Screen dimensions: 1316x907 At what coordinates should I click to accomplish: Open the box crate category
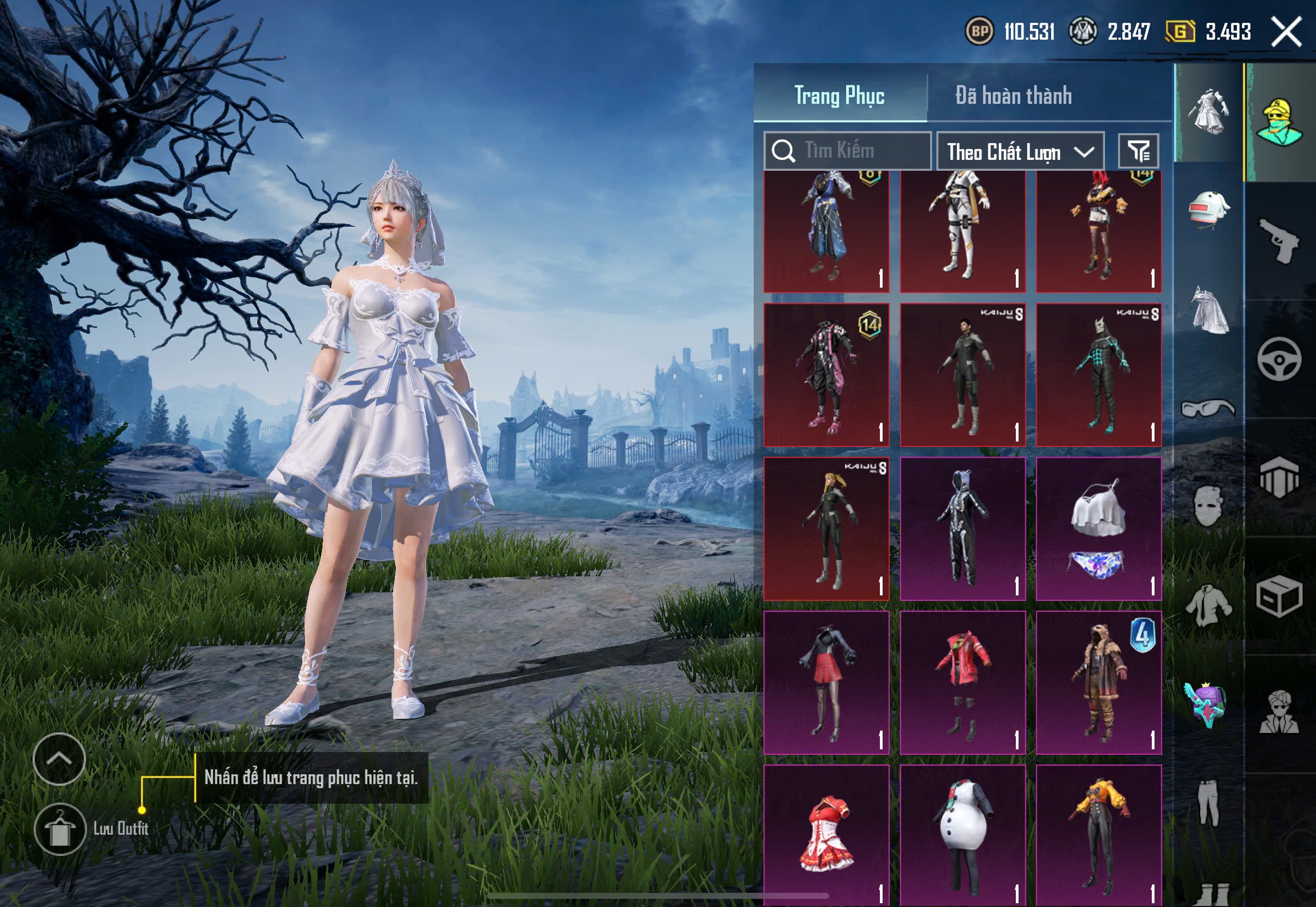[1279, 595]
